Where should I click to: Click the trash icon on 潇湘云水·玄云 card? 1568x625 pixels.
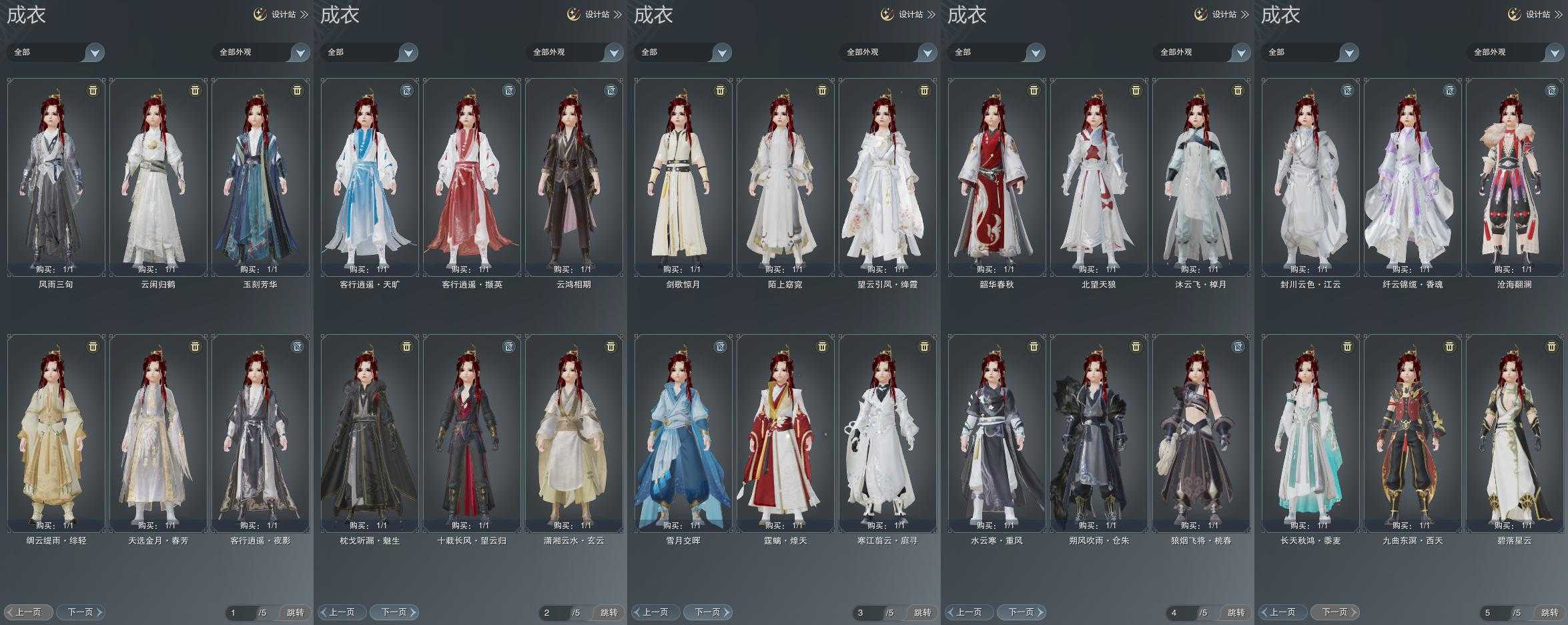click(611, 347)
